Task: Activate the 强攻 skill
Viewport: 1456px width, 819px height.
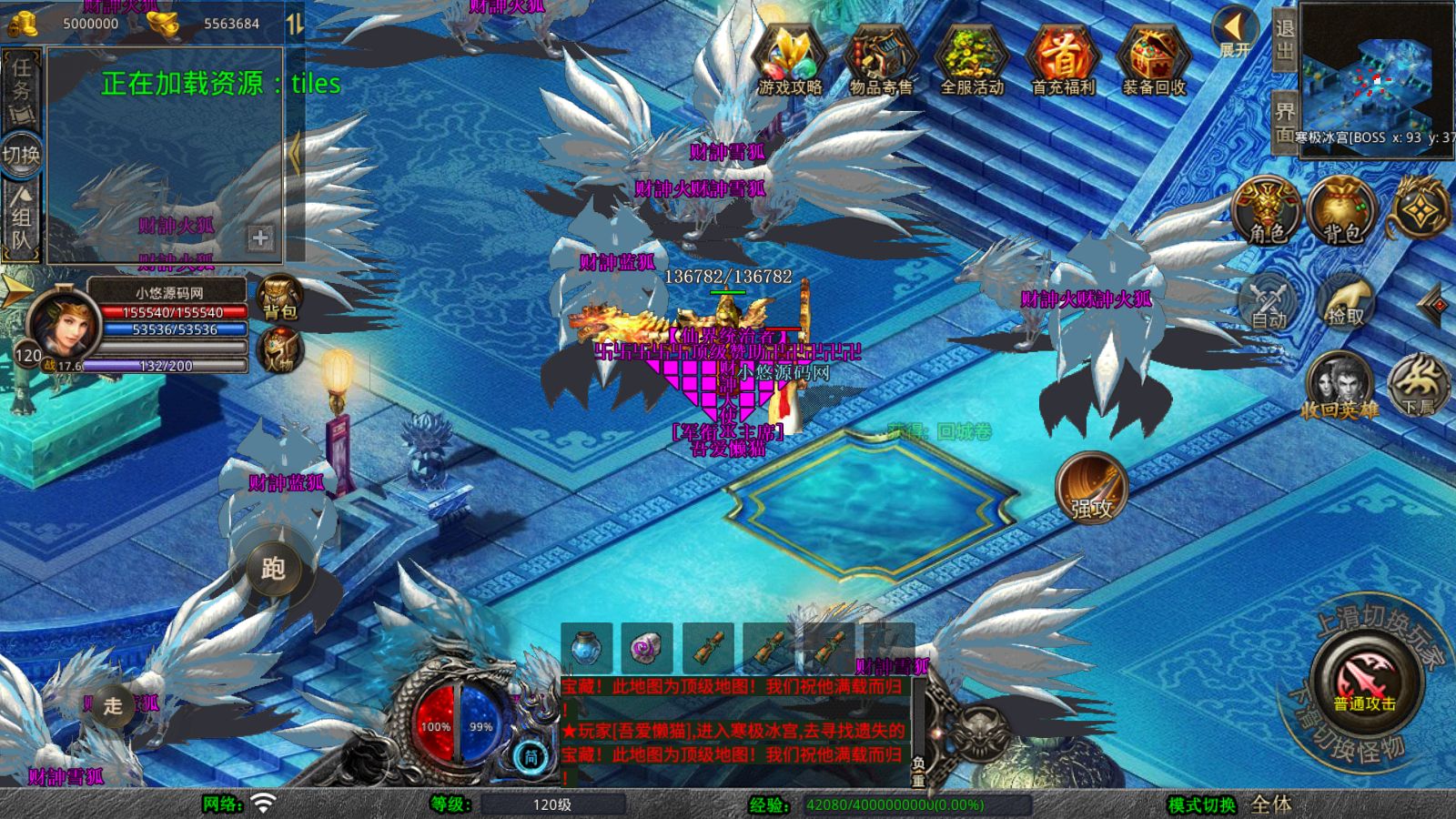Action: coord(1091,488)
